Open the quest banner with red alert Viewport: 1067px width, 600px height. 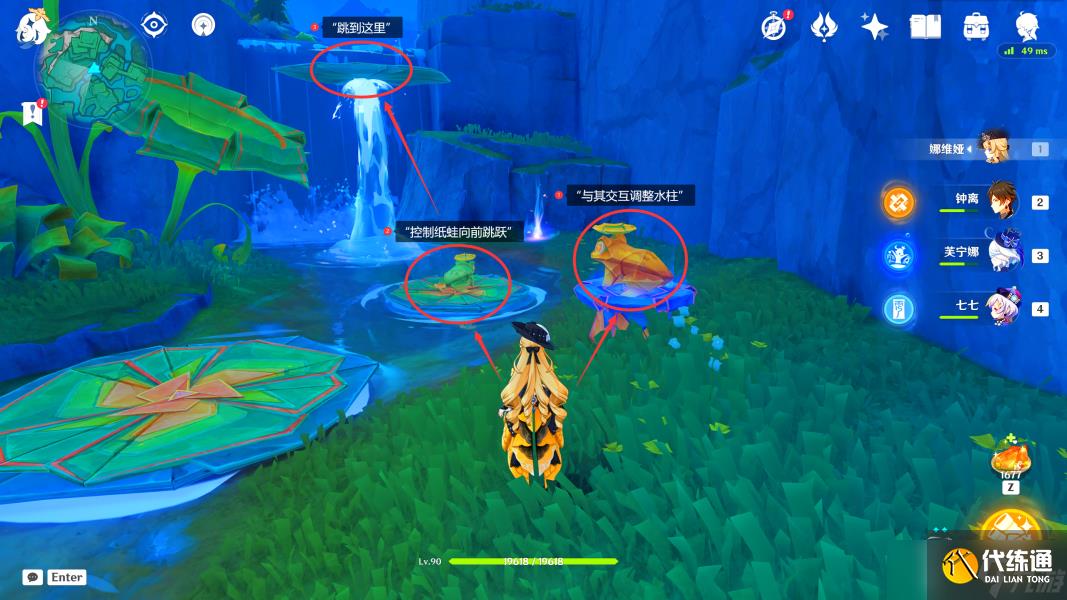(x=33, y=111)
